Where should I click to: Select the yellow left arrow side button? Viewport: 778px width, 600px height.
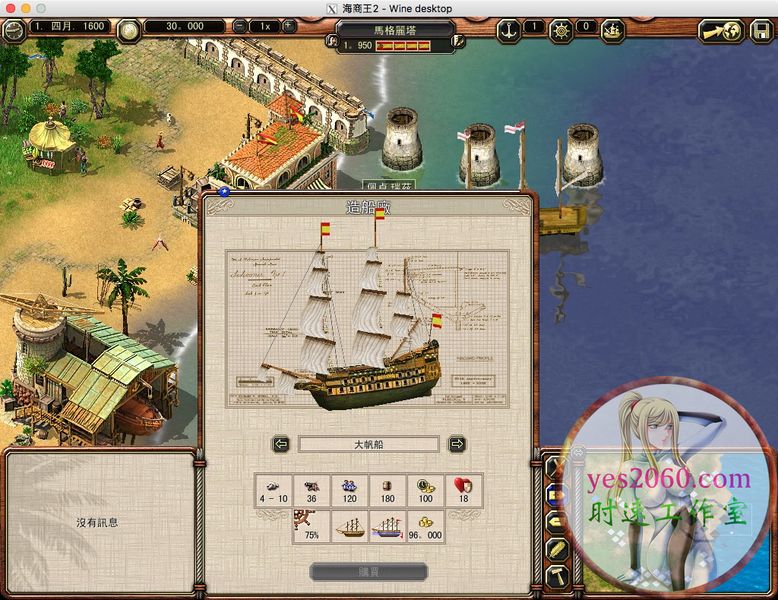tap(557, 521)
